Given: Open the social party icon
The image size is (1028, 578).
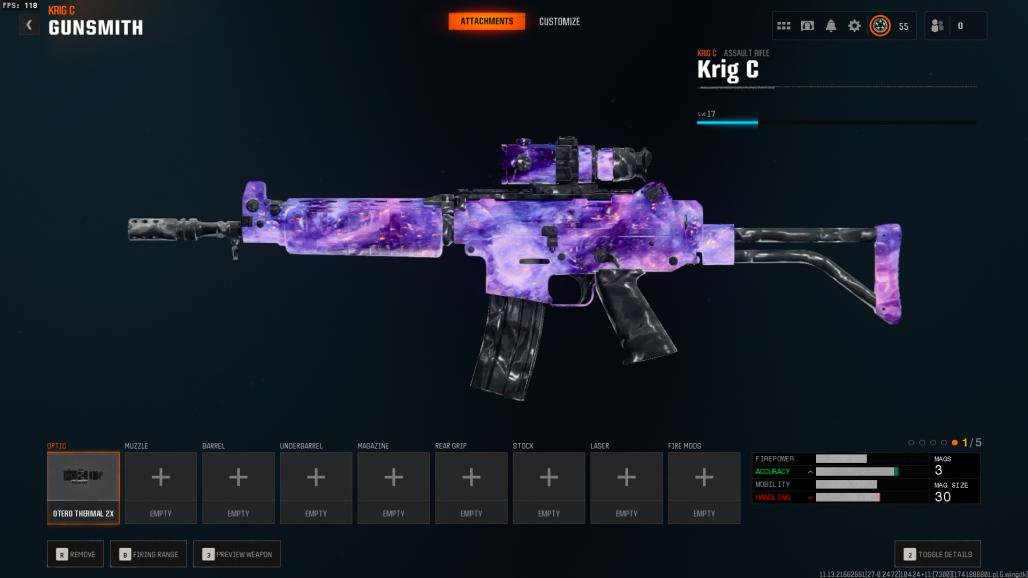Looking at the screenshot, I should 938,26.
